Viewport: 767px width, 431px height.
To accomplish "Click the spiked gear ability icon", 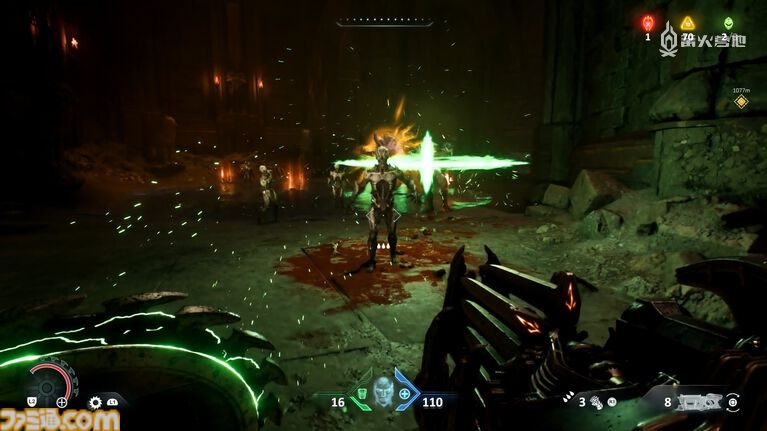I will pos(95,402).
